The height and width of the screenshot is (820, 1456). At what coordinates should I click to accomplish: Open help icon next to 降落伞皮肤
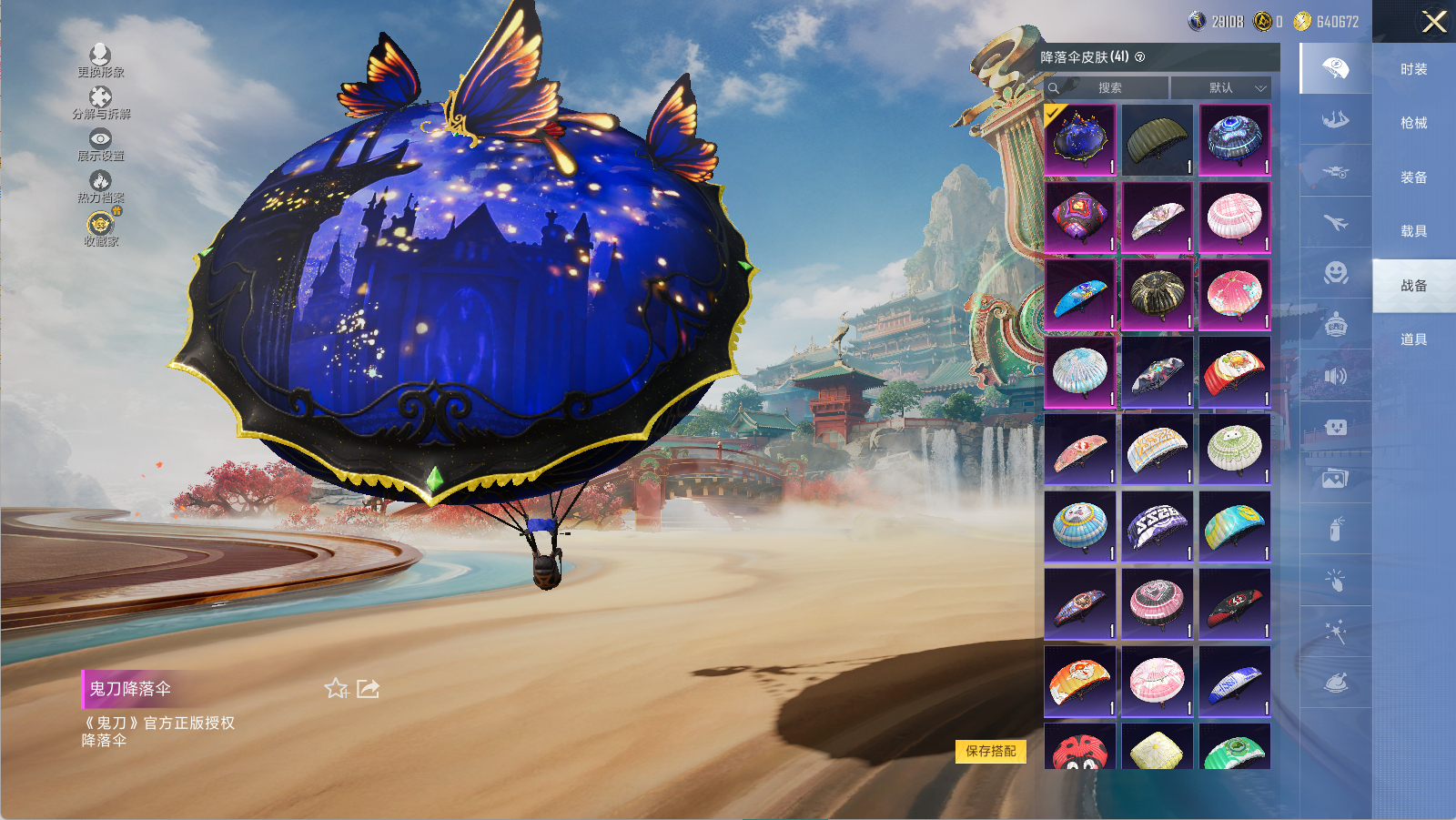pyautogui.click(x=1140, y=57)
